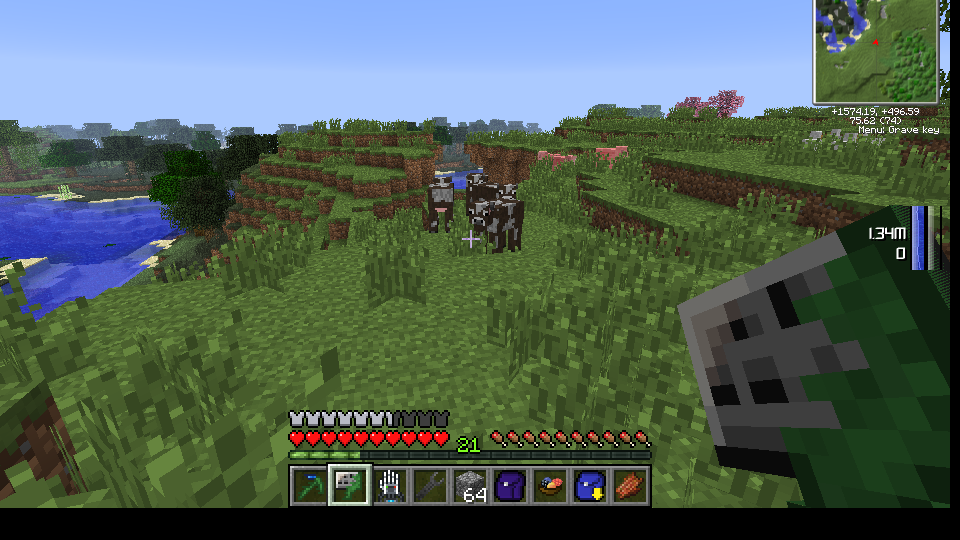The width and height of the screenshot is (960, 540).
Task: Select the highlighted green axe slot
Action: tap(349, 487)
